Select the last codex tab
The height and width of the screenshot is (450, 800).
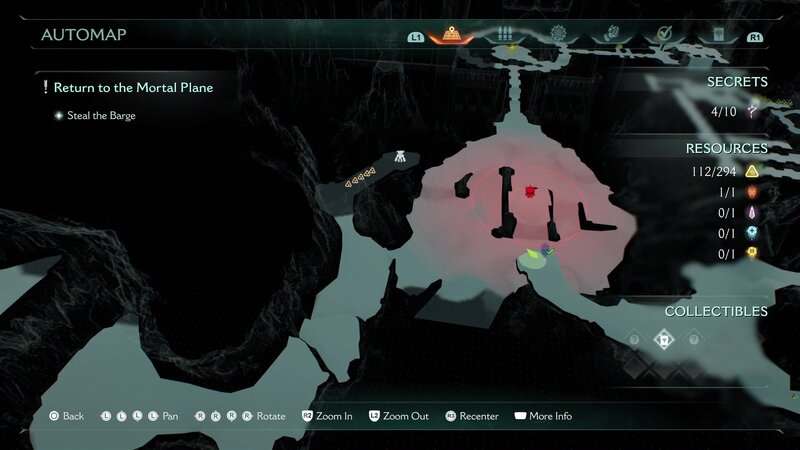tap(717, 34)
